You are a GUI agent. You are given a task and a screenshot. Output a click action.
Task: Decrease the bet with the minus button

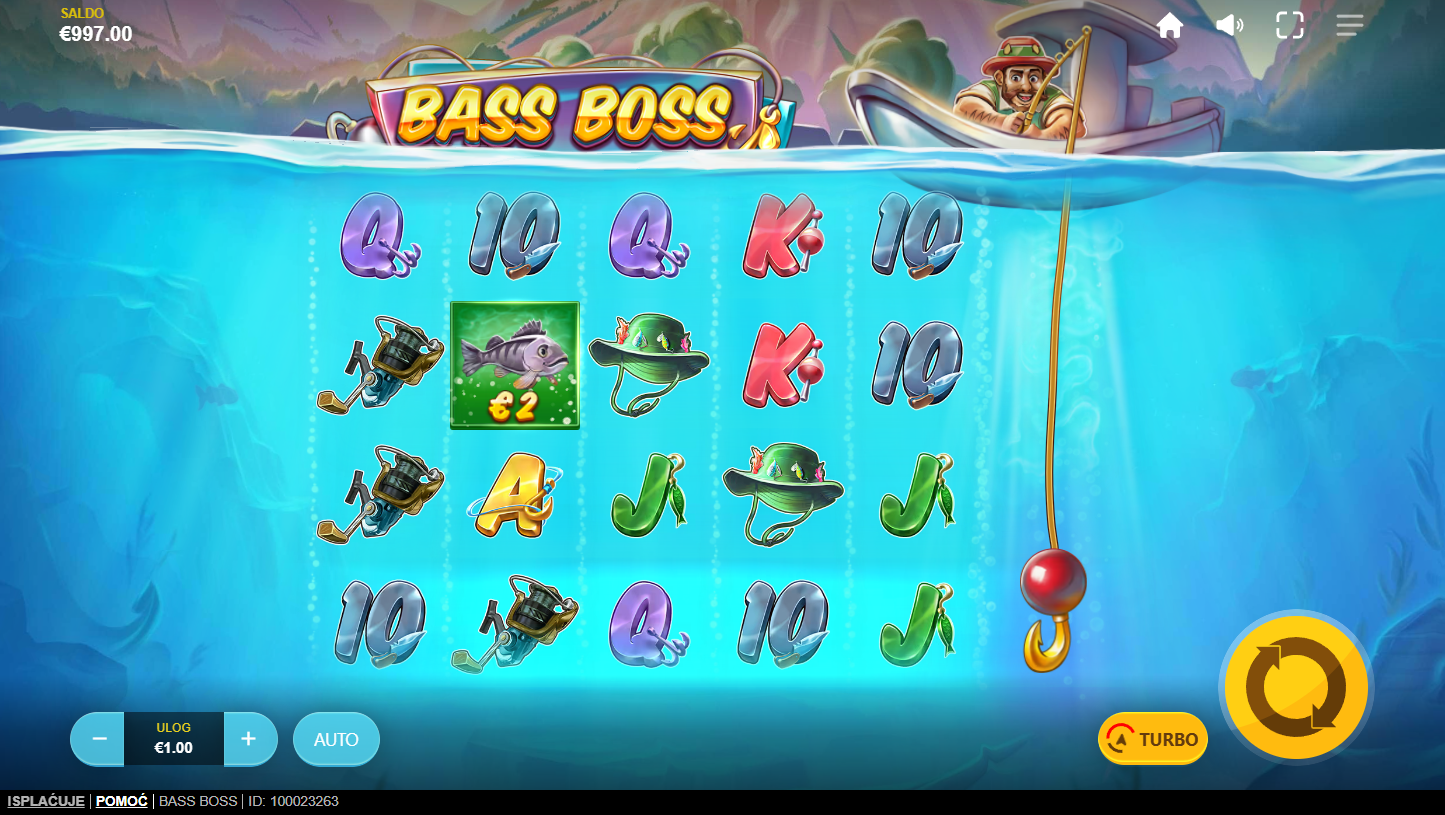[99, 739]
